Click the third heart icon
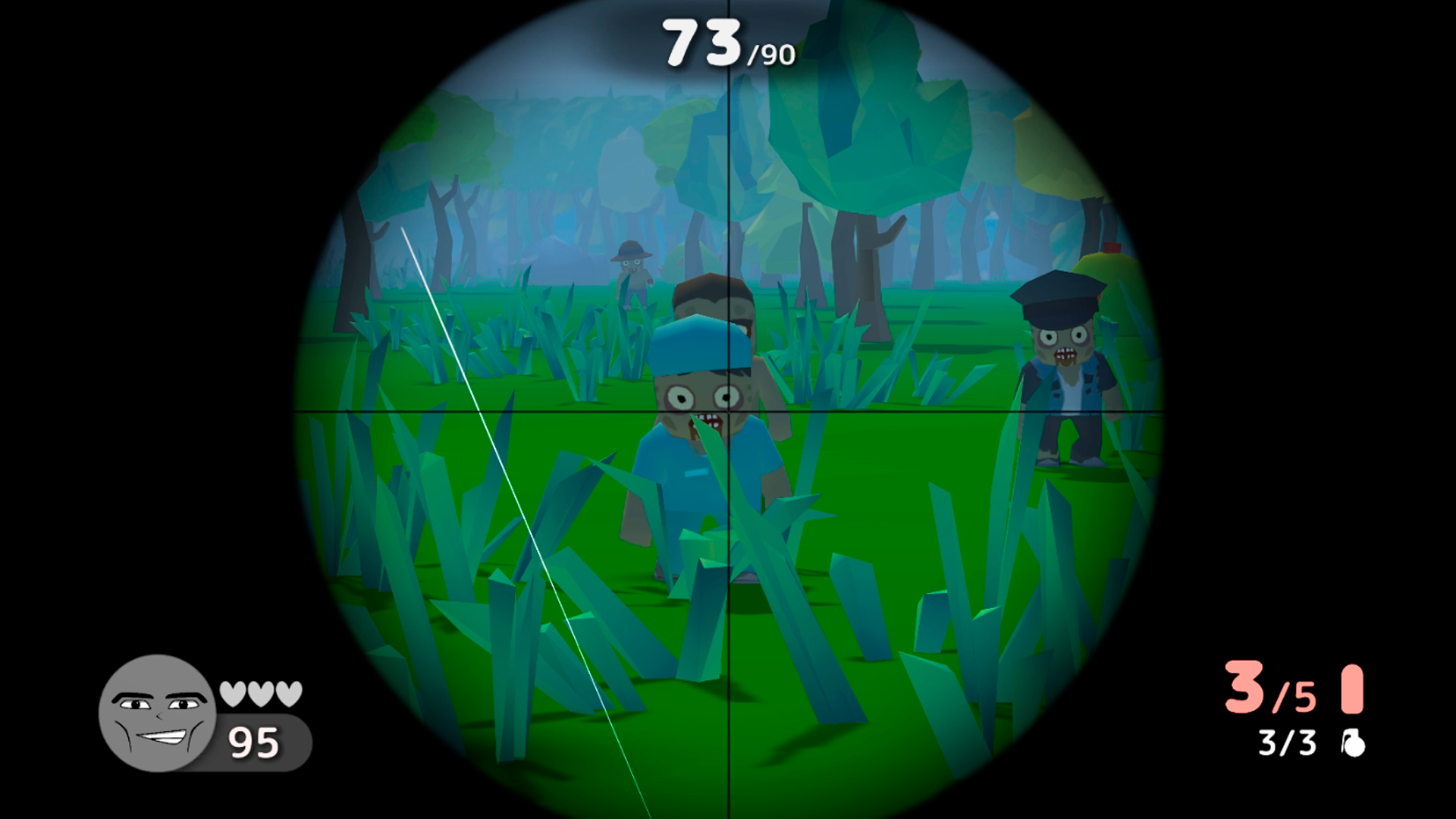 pos(288,692)
